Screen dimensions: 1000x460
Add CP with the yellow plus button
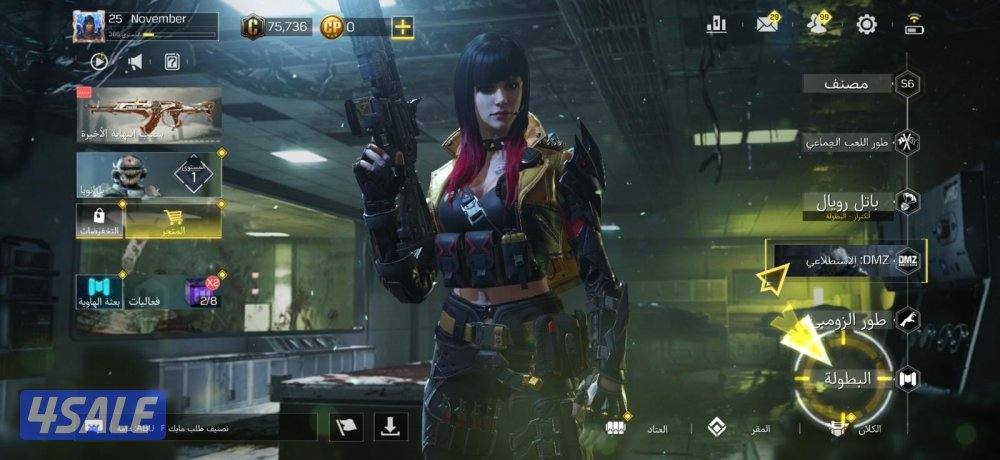click(402, 27)
